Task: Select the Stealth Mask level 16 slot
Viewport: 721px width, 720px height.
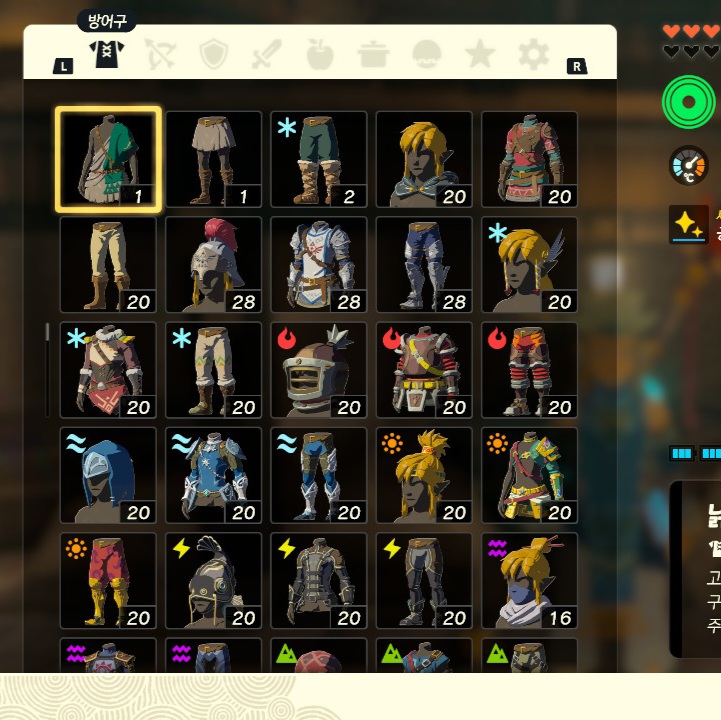Action: 530,580
